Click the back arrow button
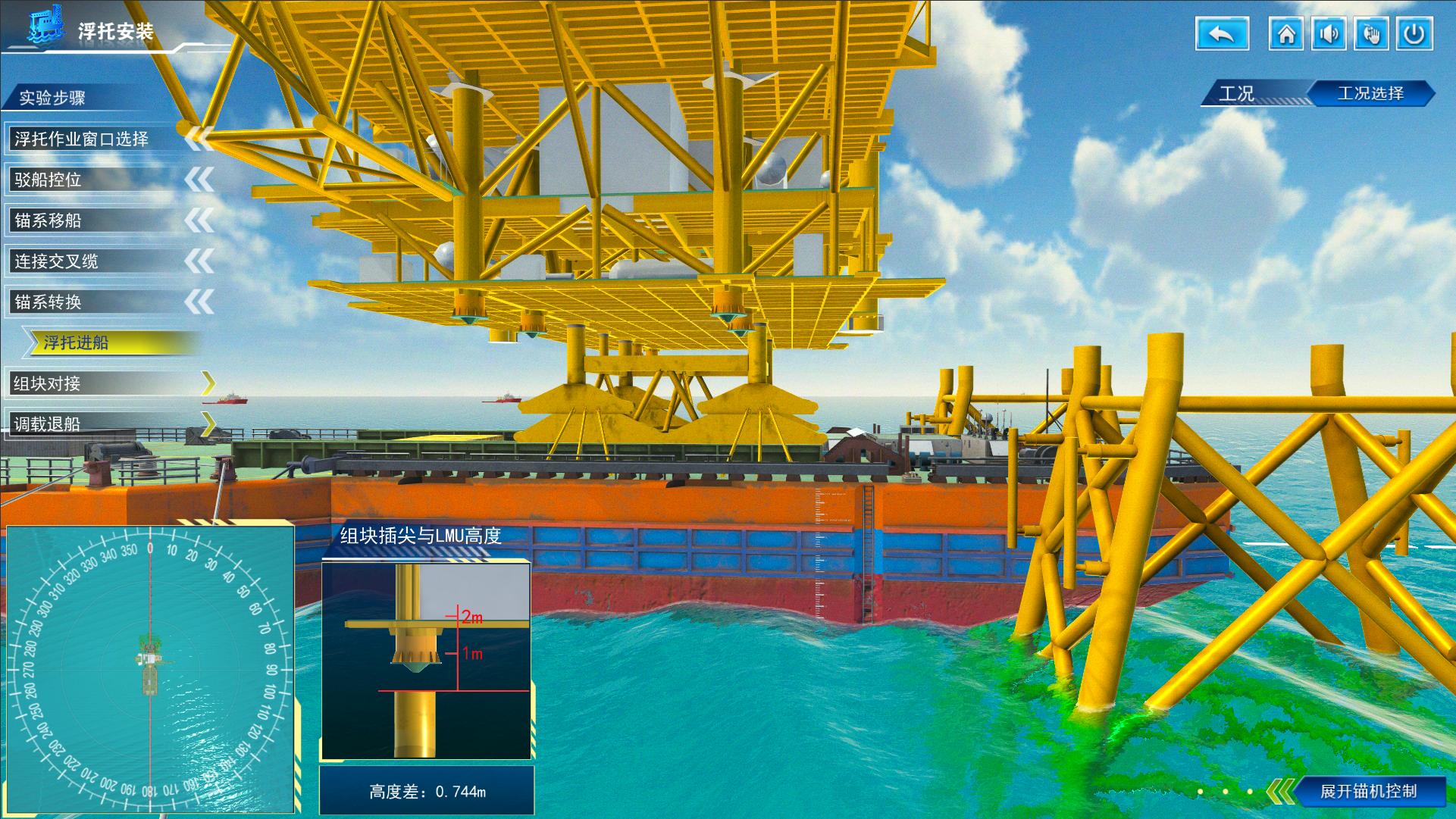 (x=1221, y=35)
